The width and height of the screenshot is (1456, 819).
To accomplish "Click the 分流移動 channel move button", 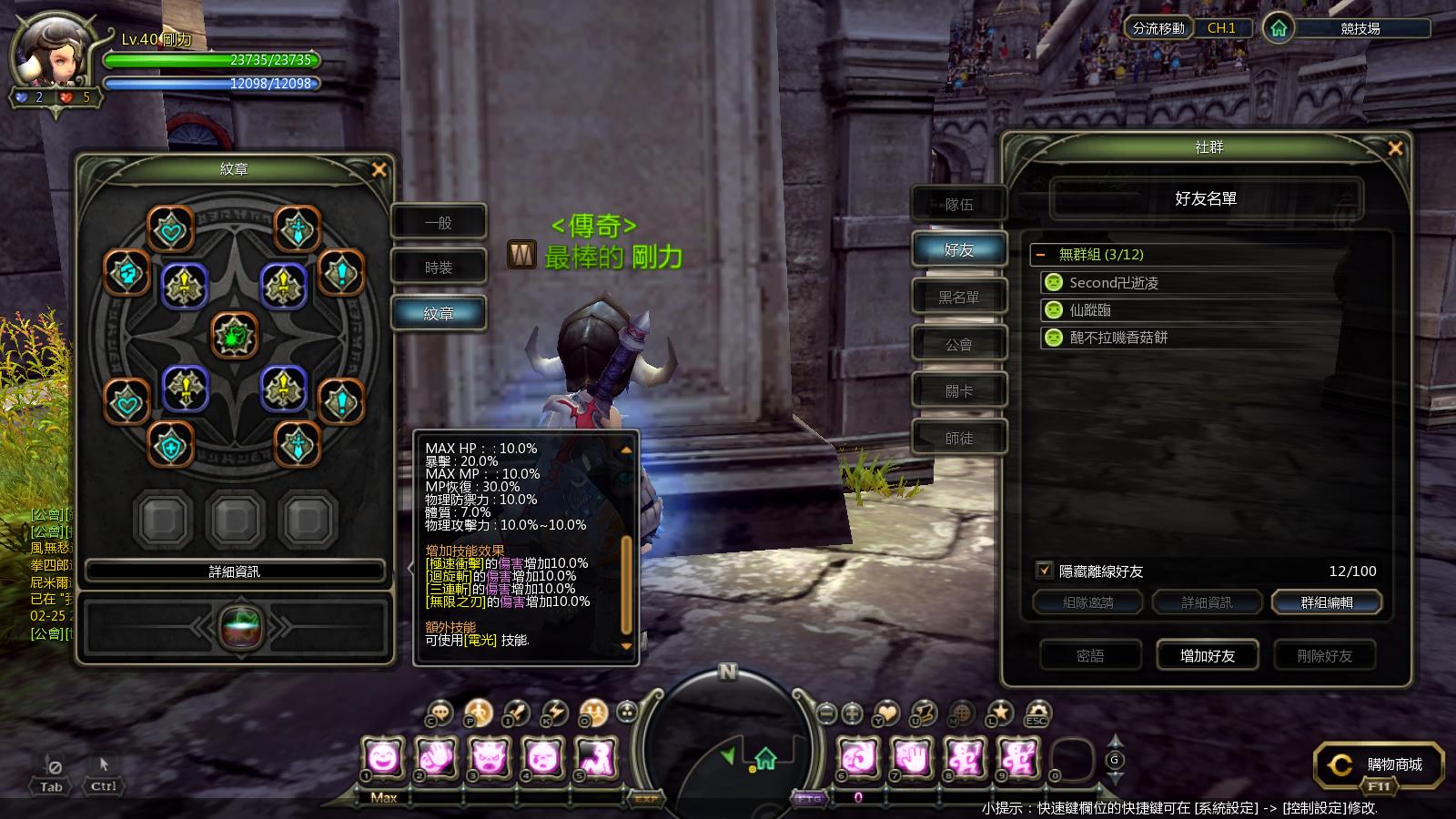I will pos(1158,28).
